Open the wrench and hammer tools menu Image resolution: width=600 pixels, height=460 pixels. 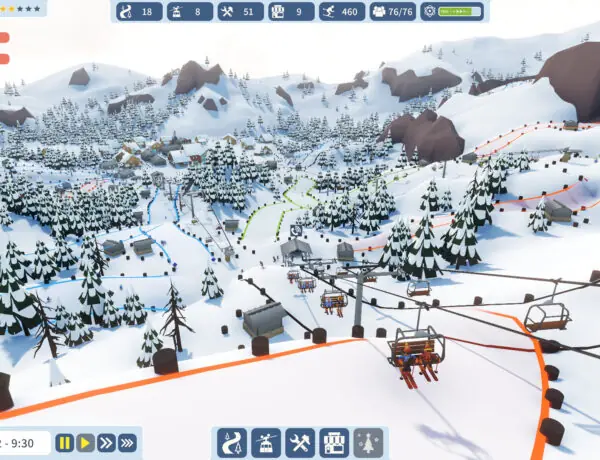coord(300,442)
